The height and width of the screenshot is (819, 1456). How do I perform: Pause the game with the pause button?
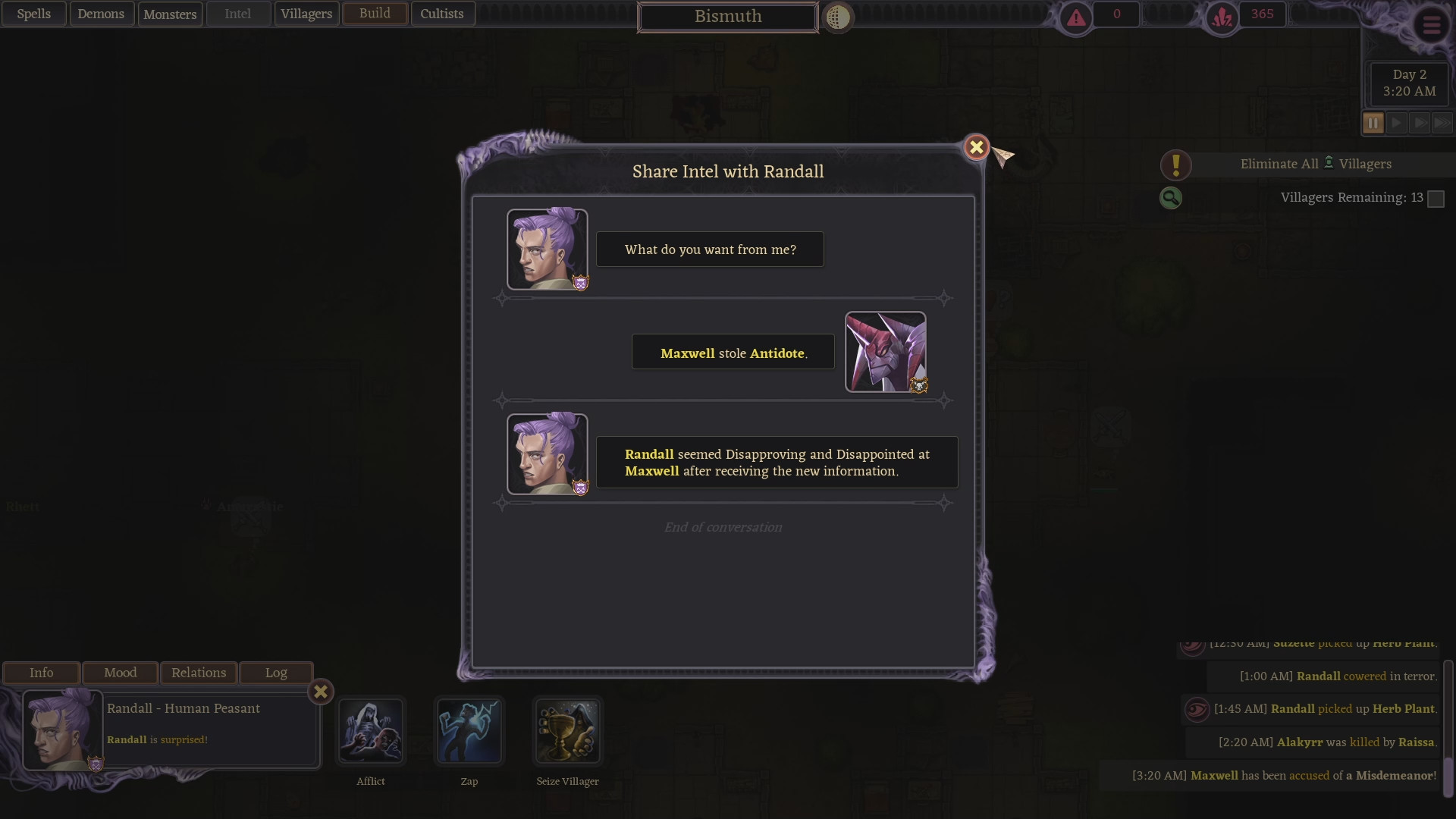(1373, 123)
